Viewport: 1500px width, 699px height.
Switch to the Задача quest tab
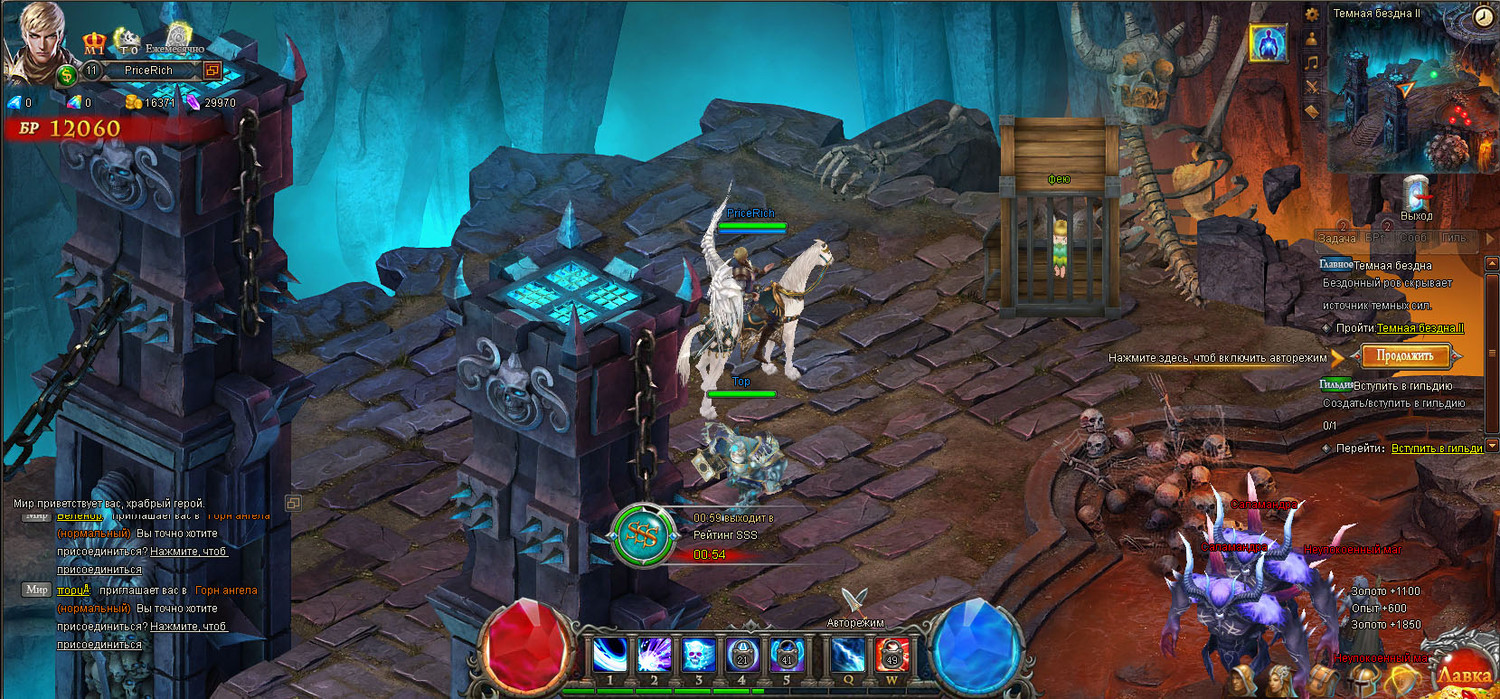[x=1336, y=238]
